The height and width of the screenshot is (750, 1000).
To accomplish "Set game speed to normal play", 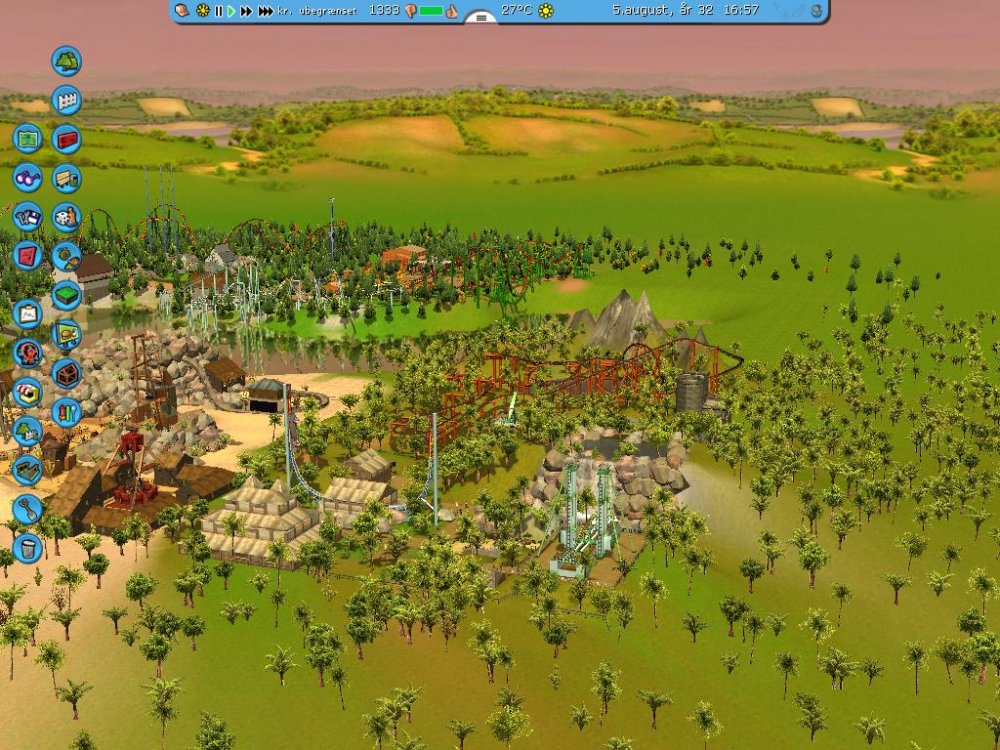I will [x=232, y=11].
